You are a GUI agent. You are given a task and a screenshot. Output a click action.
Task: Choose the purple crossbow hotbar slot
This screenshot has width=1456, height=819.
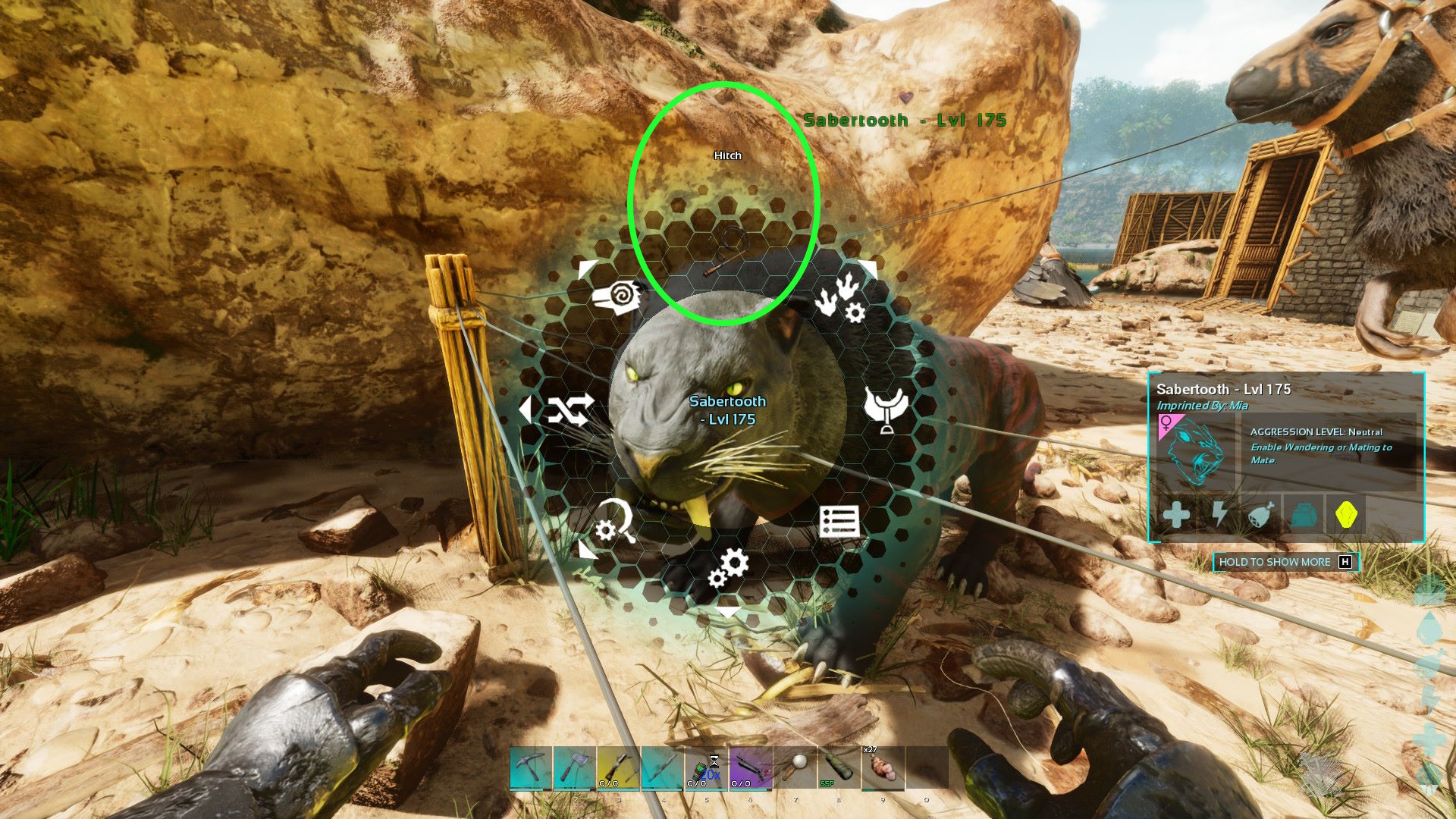(750, 767)
